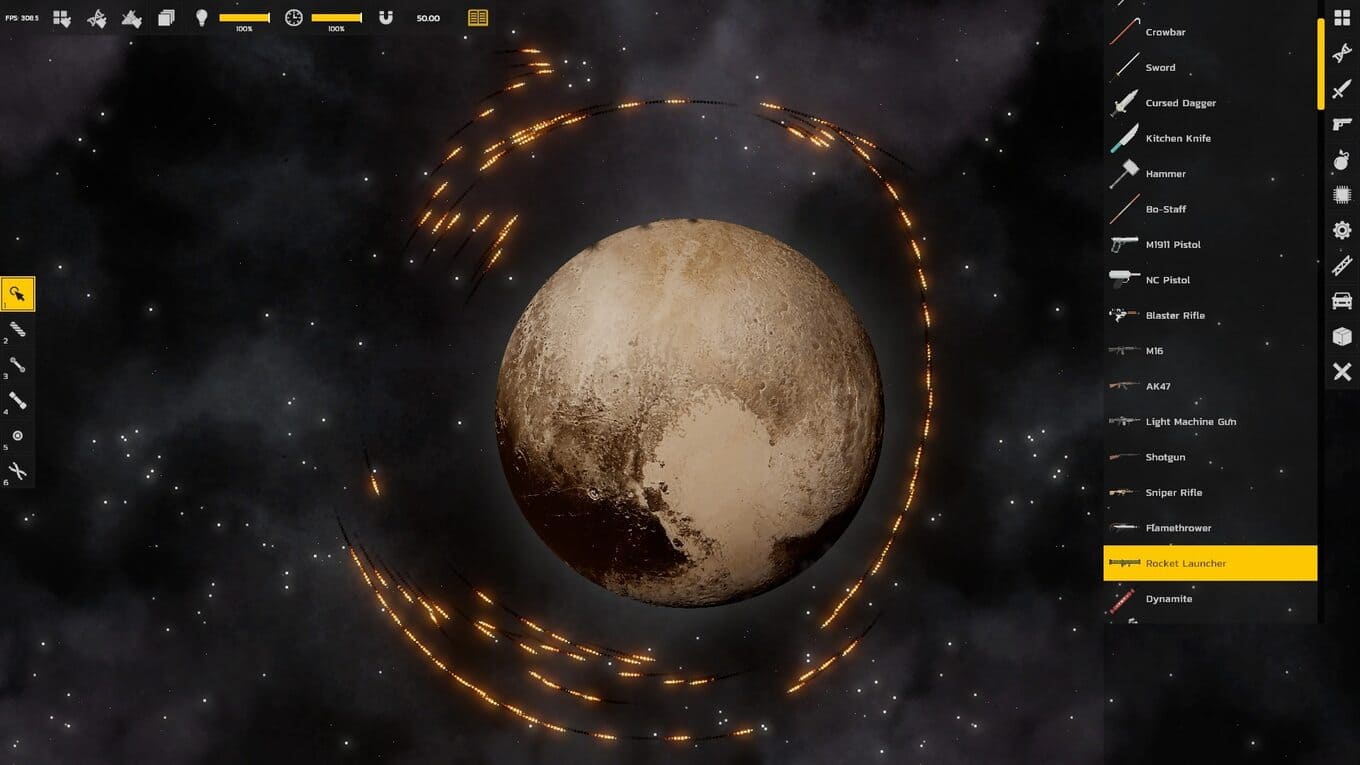Pick the Flamethrower from the list
The height and width of the screenshot is (765, 1360).
tap(1177, 528)
